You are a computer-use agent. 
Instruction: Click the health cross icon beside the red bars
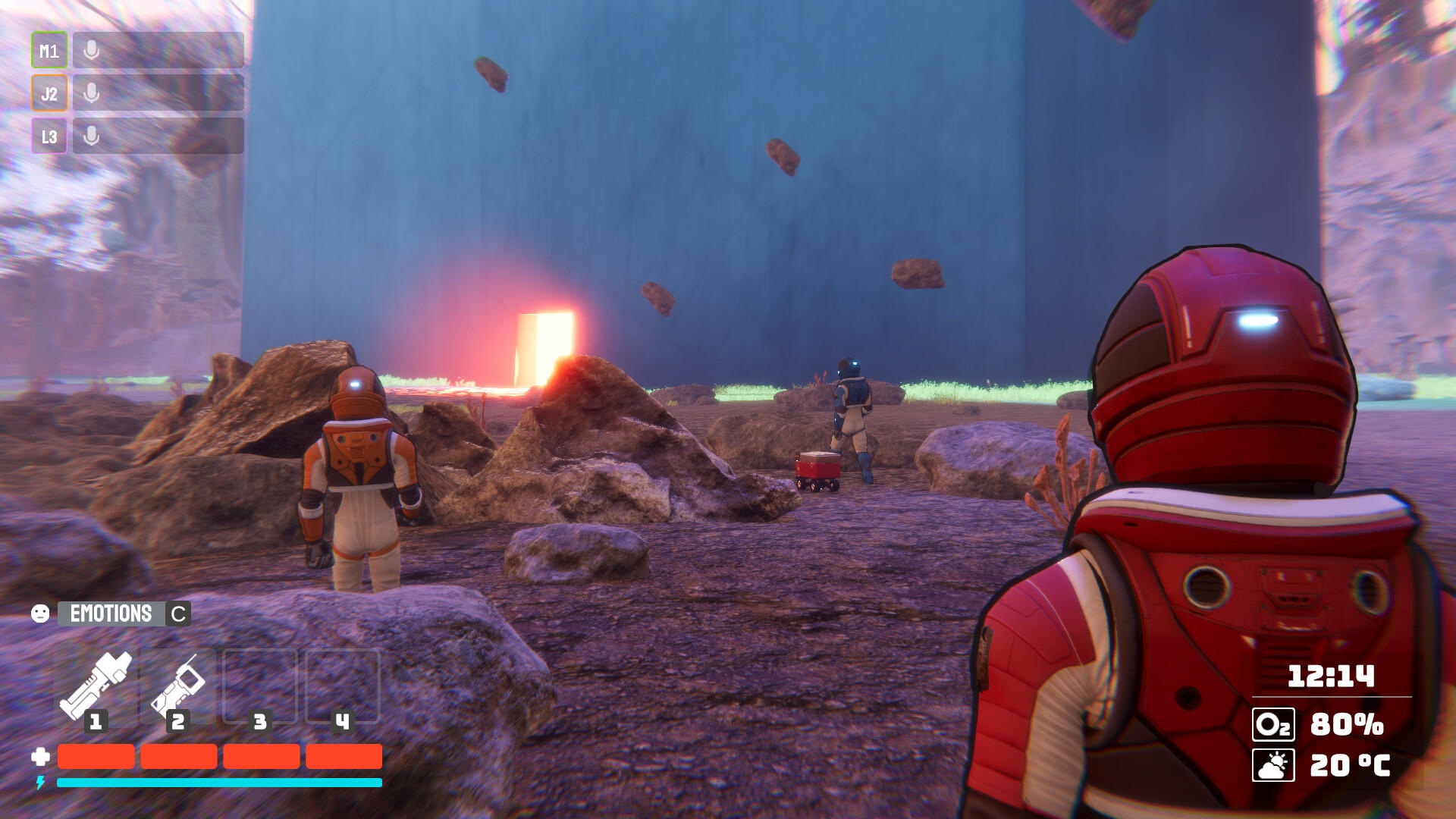coord(41,756)
